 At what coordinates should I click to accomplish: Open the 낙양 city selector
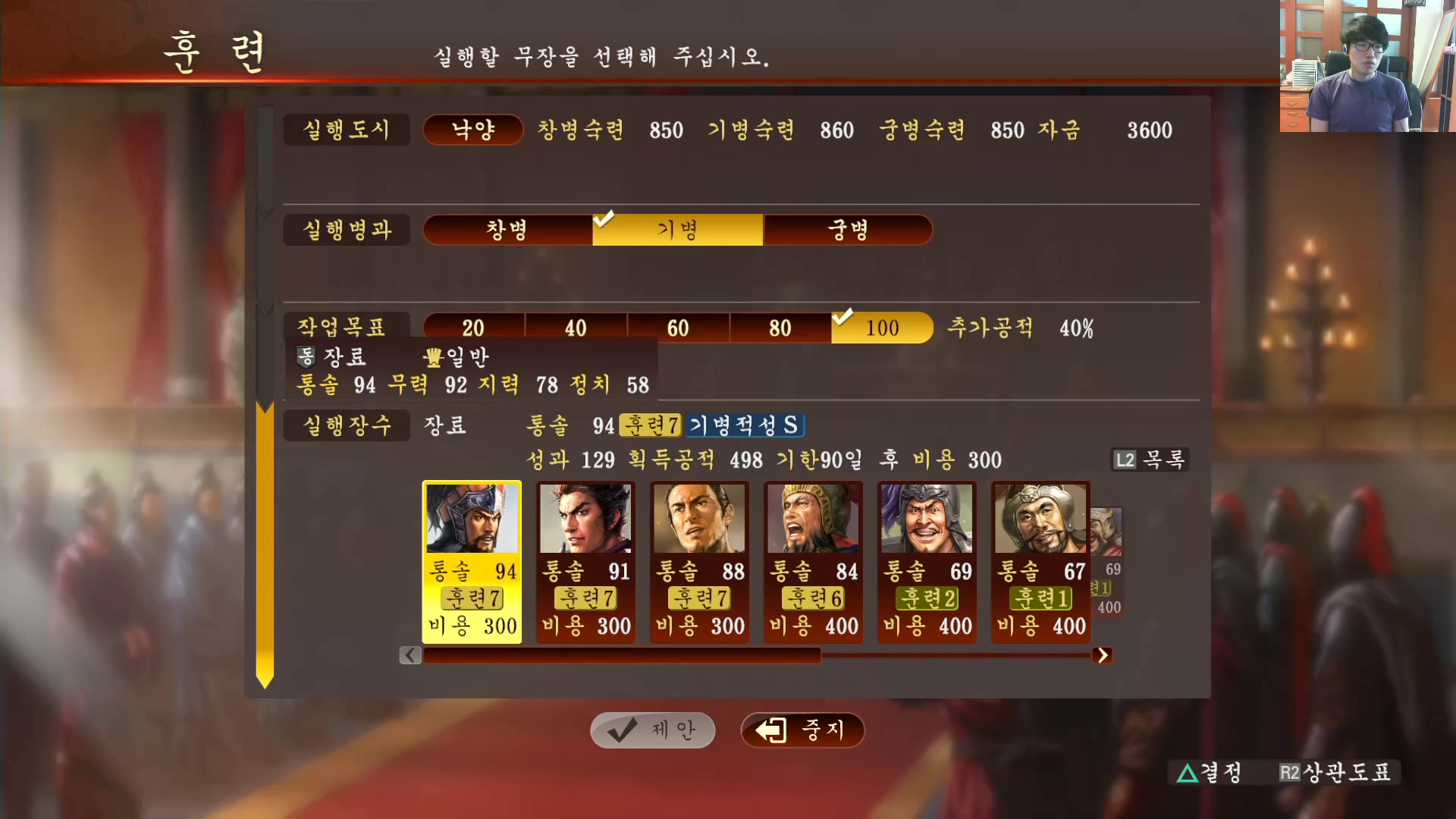(472, 130)
